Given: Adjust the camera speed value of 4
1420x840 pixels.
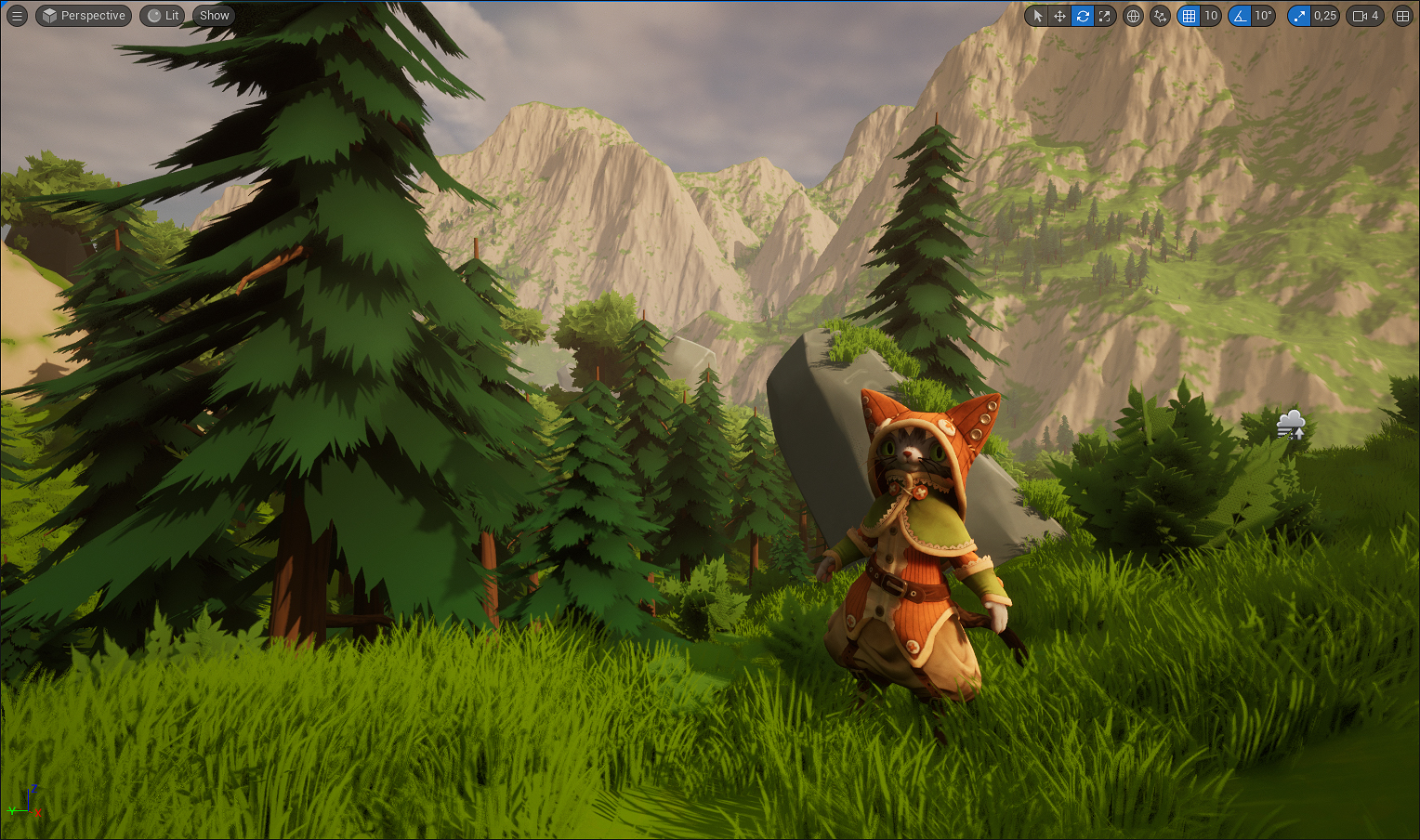Looking at the screenshot, I should click(x=1375, y=16).
